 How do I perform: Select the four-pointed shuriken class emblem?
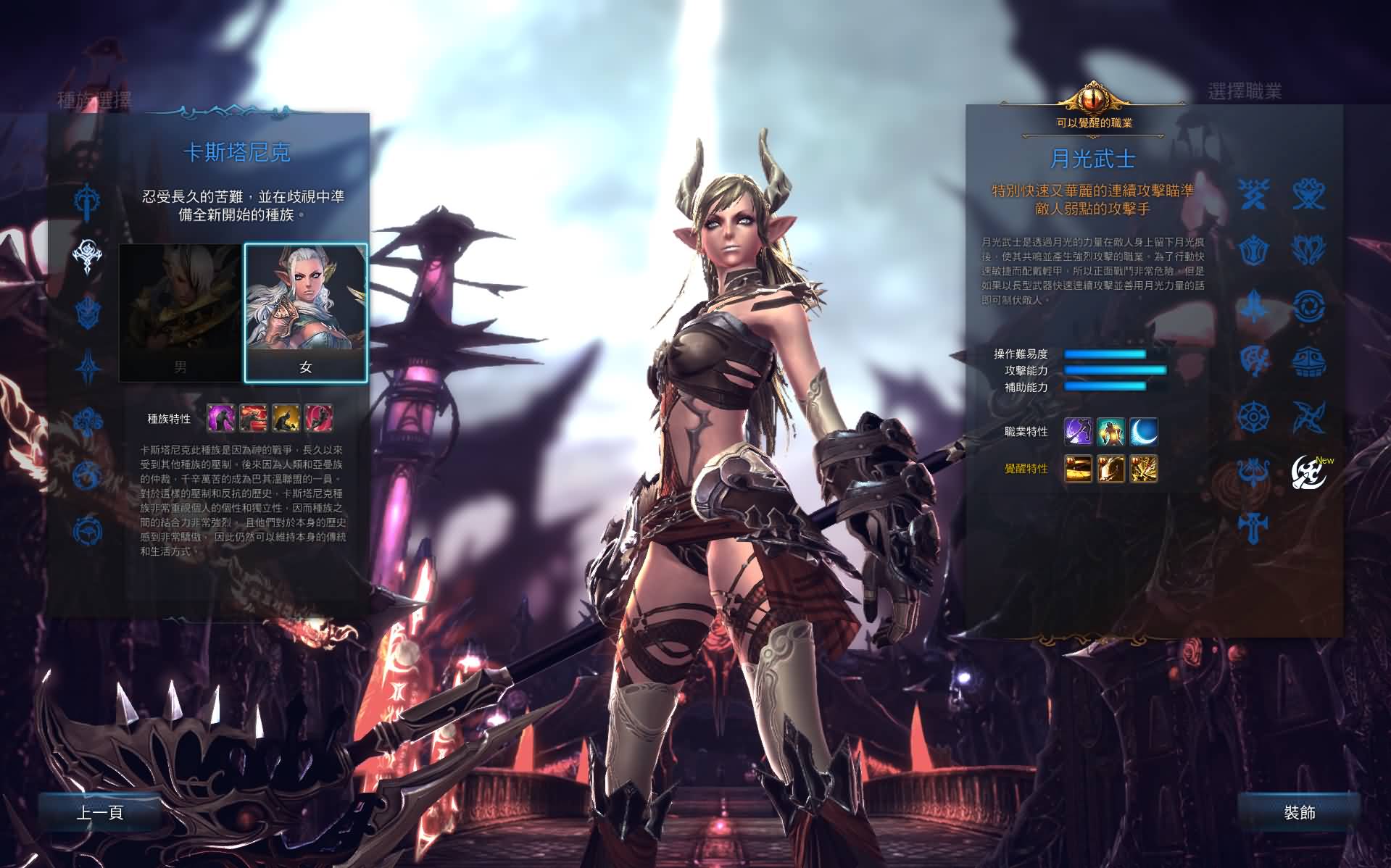click(1308, 417)
